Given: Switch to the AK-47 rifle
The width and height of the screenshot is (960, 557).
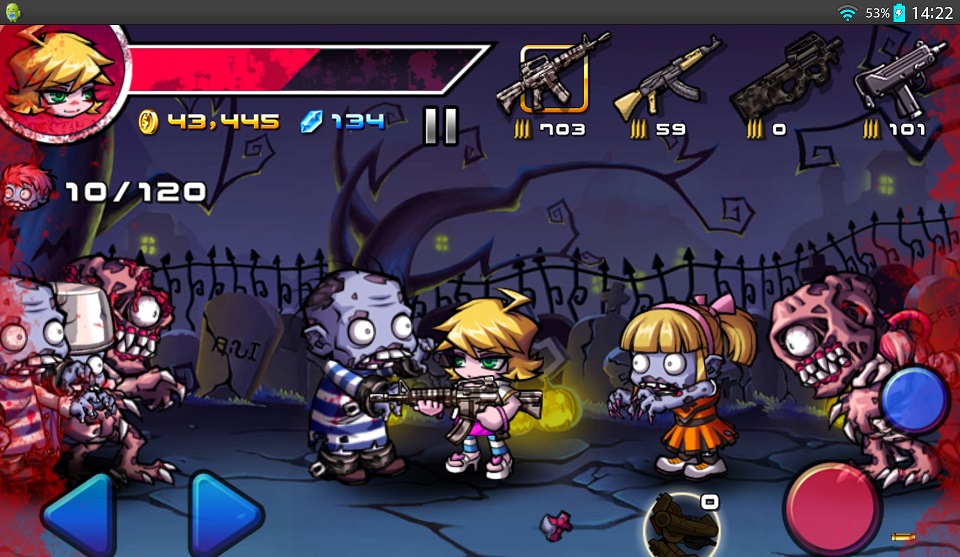Looking at the screenshot, I should [x=667, y=78].
